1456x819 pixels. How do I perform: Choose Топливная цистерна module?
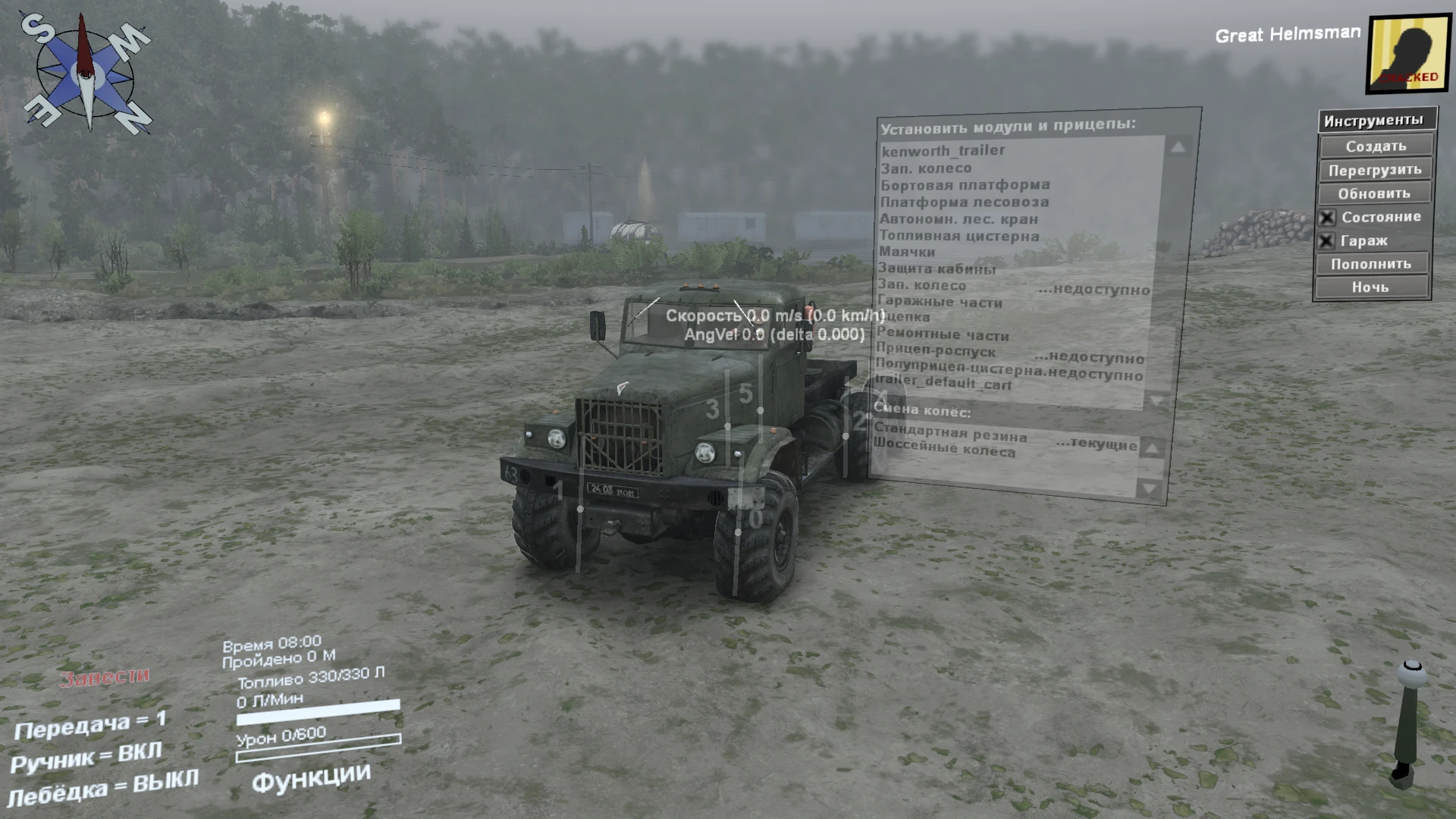959,236
